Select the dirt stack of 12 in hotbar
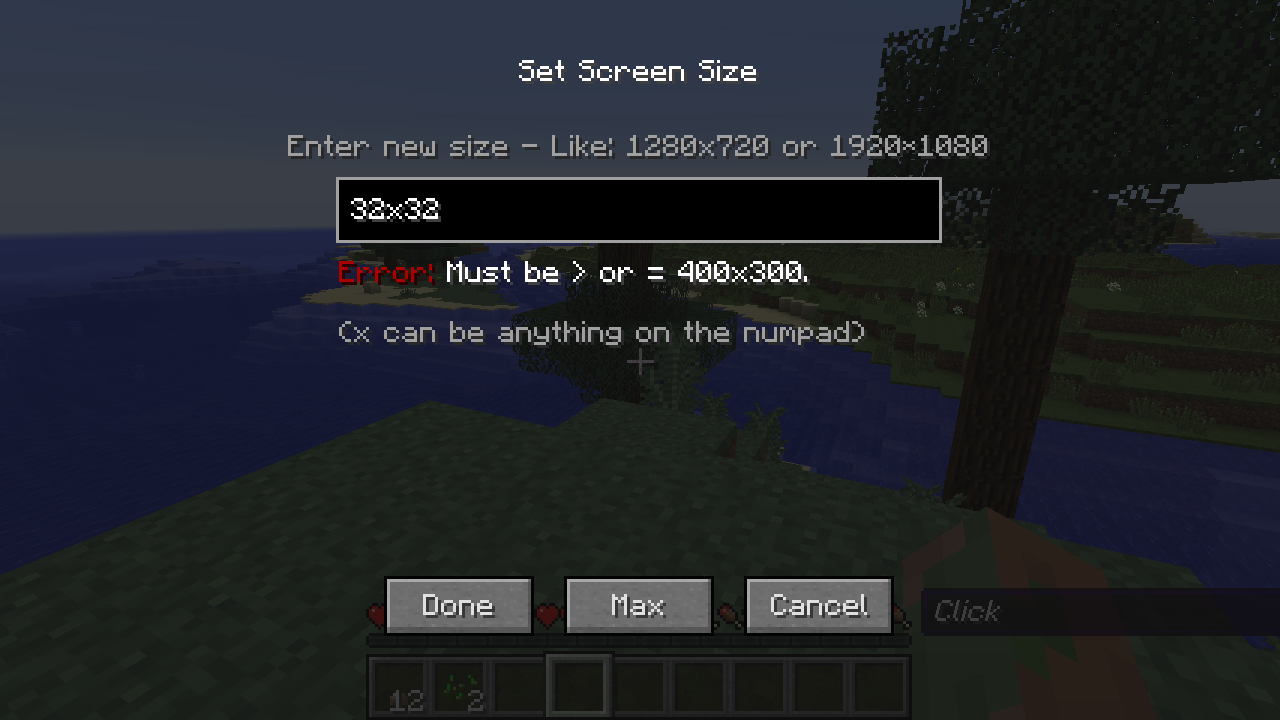This screenshot has width=1280, height=720. [400, 687]
